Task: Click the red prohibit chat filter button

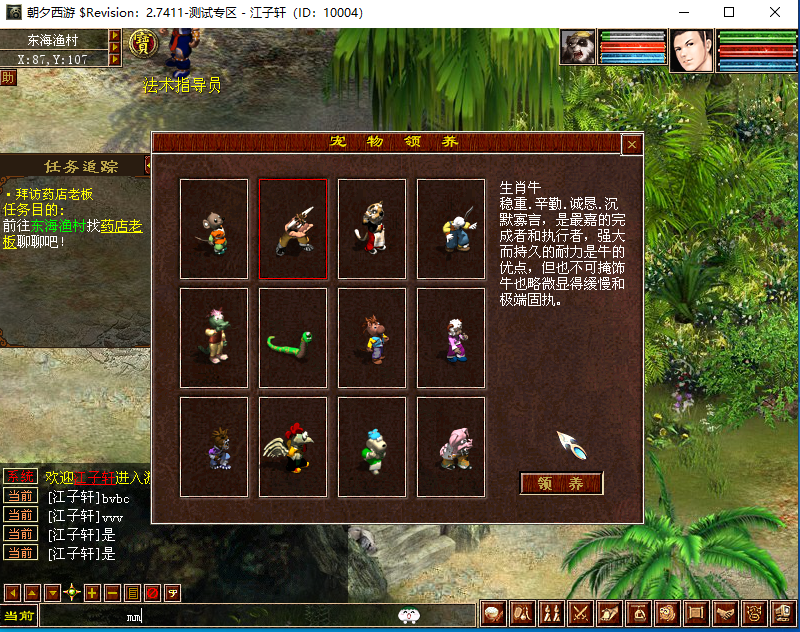Action: coord(152,593)
